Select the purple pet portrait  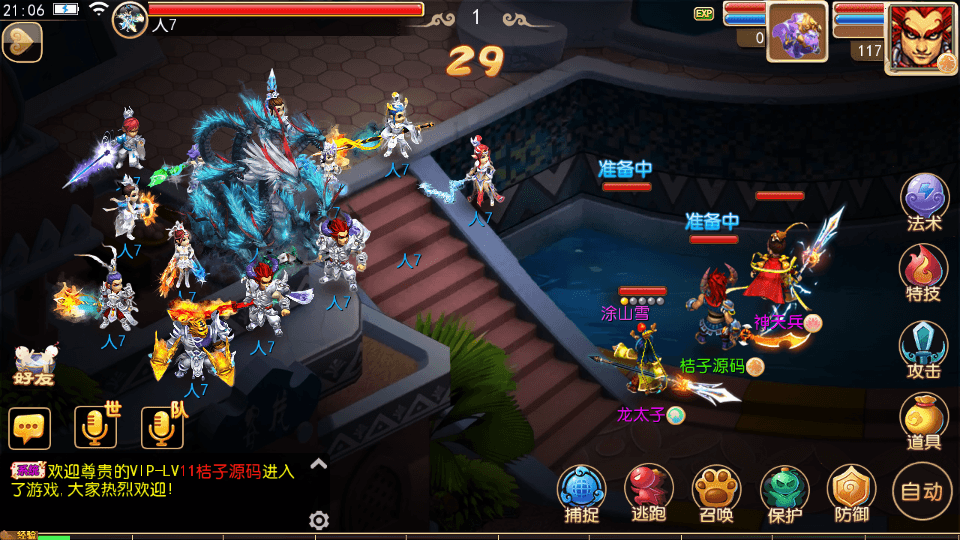(x=797, y=32)
